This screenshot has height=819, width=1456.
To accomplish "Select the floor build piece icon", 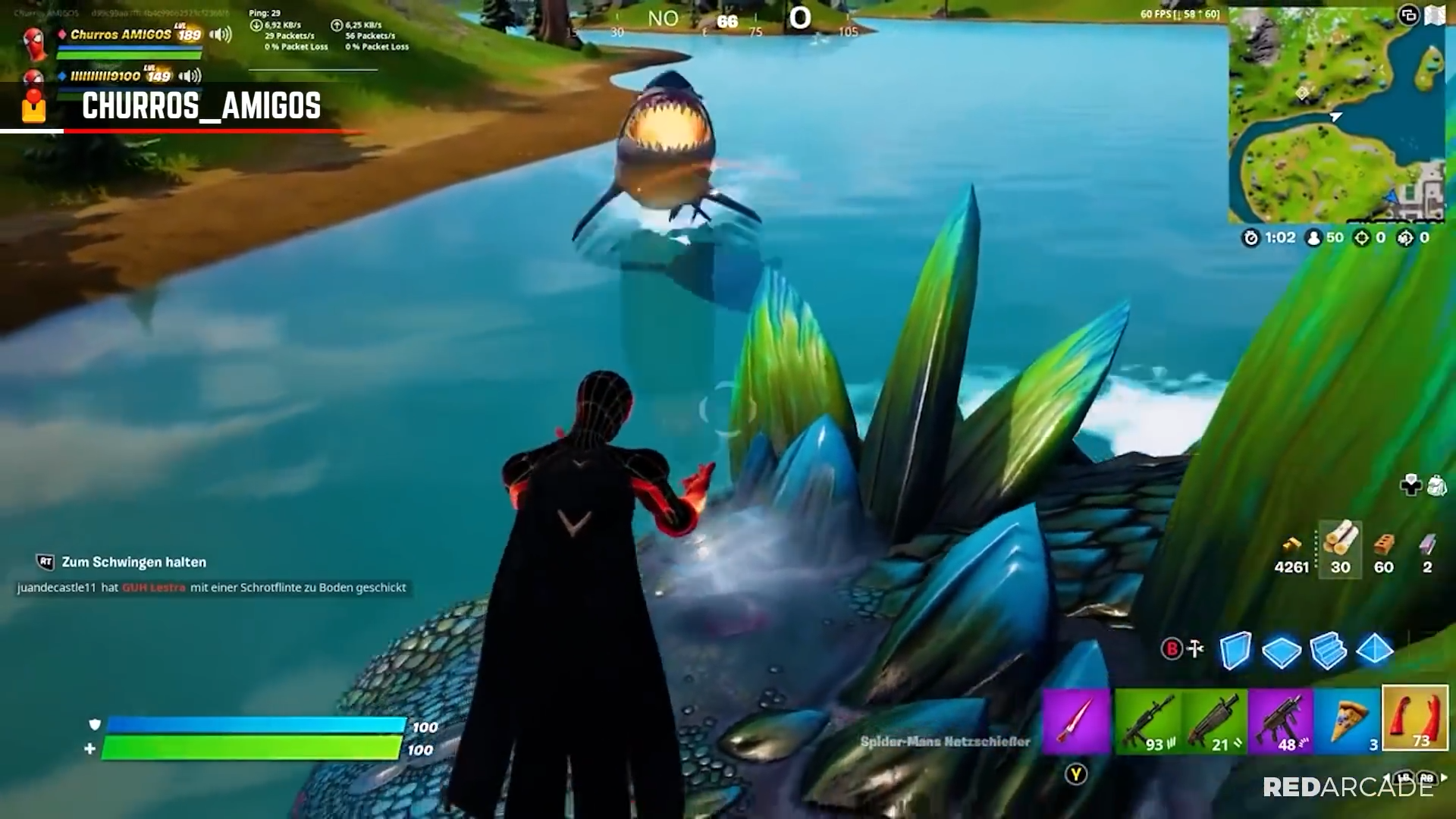I will (1282, 651).
